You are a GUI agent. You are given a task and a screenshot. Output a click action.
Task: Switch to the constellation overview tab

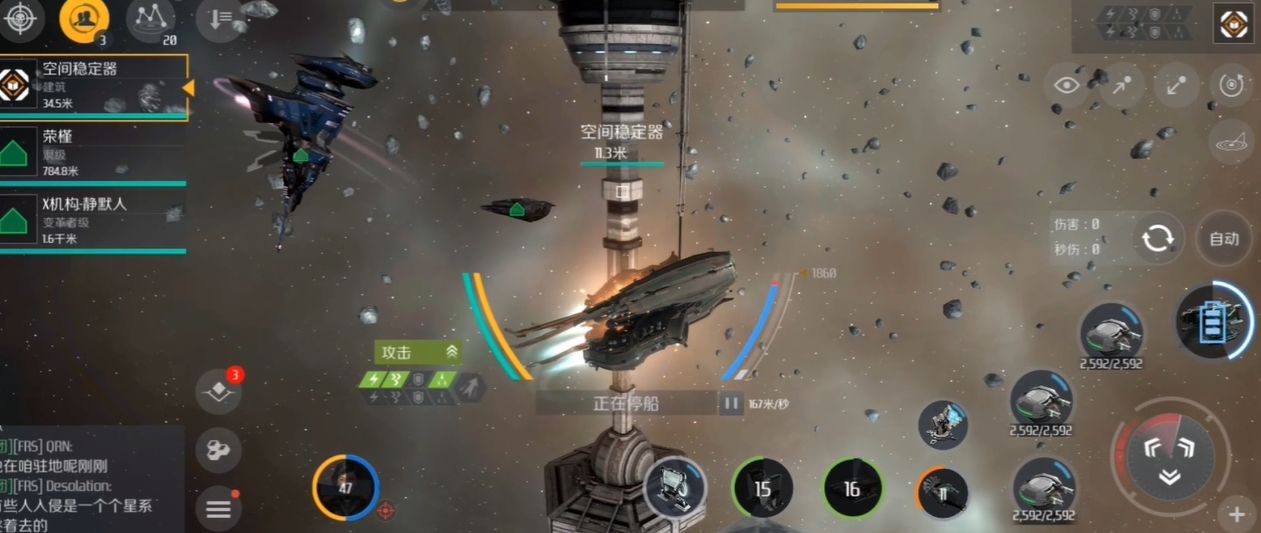click(x=151, y=18)
